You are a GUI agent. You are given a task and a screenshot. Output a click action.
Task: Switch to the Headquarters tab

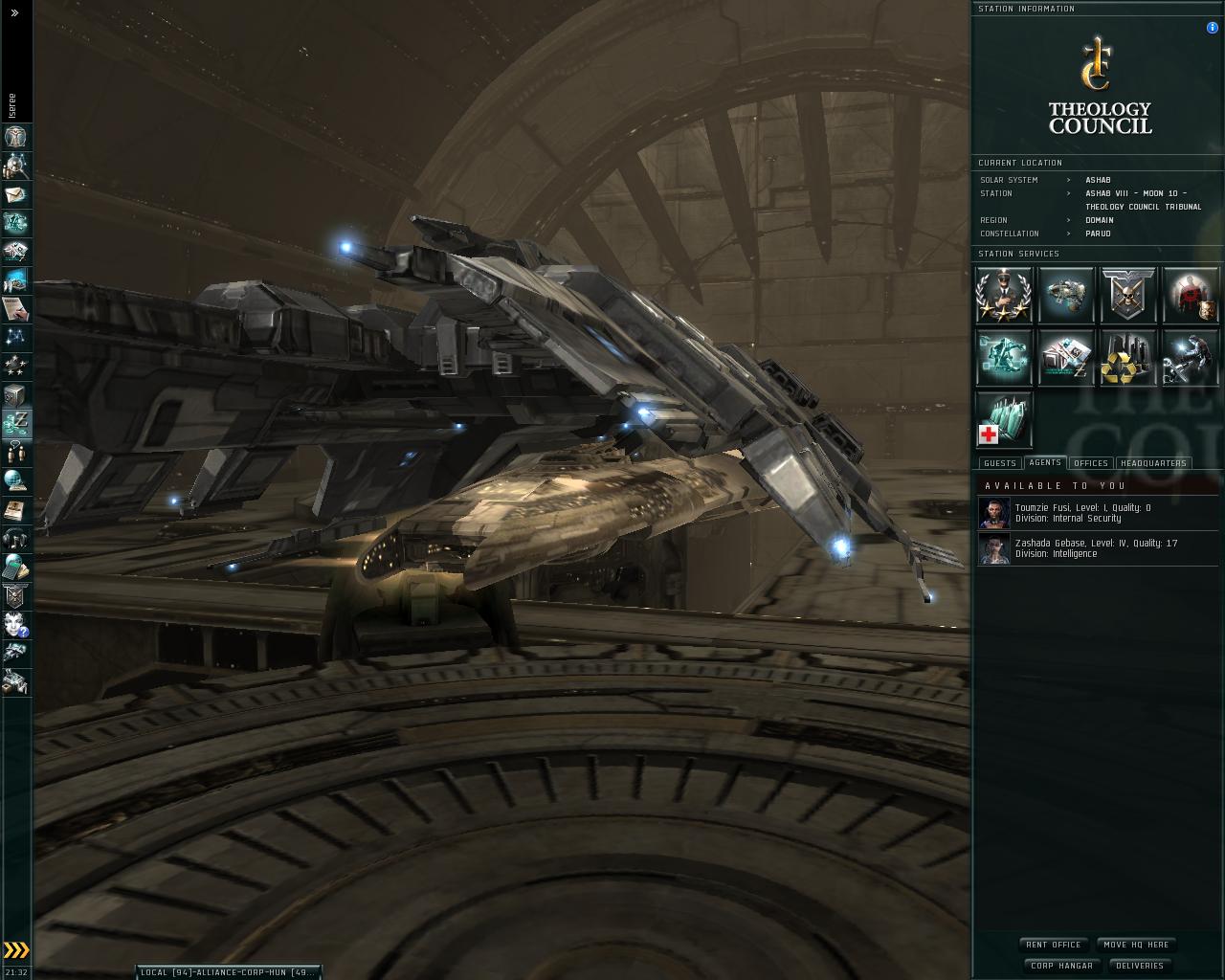click(x=1153, y=463)
